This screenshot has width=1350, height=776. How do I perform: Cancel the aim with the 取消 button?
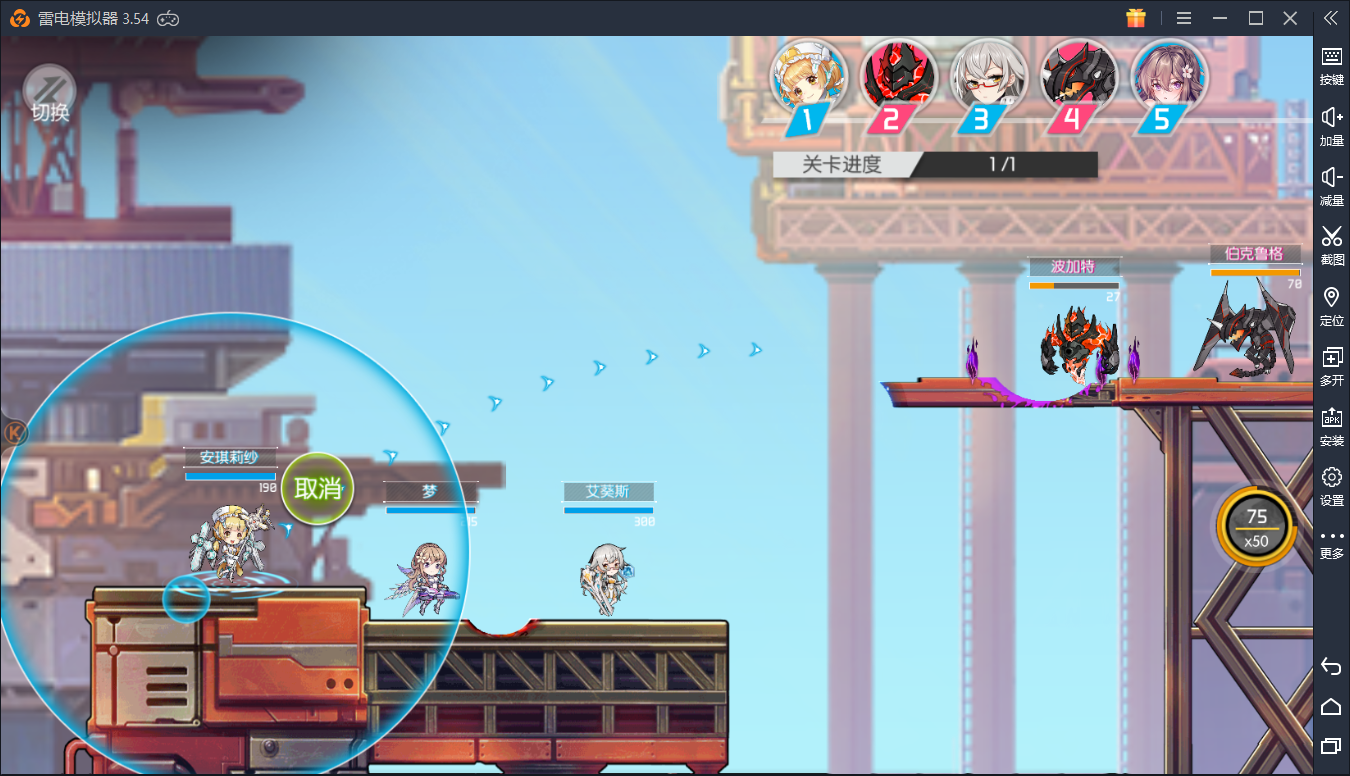click(x=318, y=488)
